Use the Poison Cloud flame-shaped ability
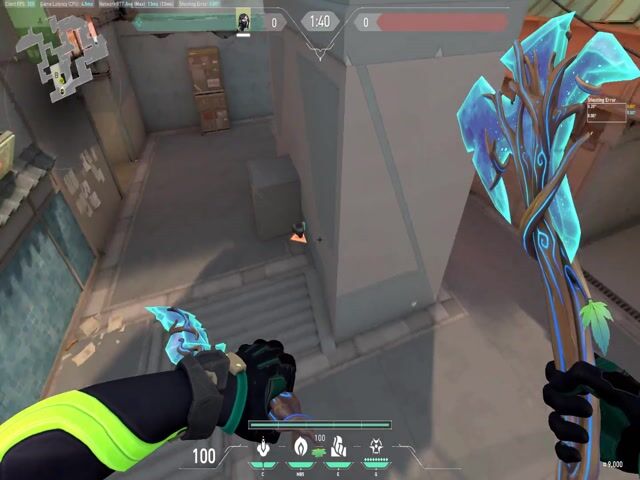The width and height of the screenshot is (640, 480). [x=300, y=447]
